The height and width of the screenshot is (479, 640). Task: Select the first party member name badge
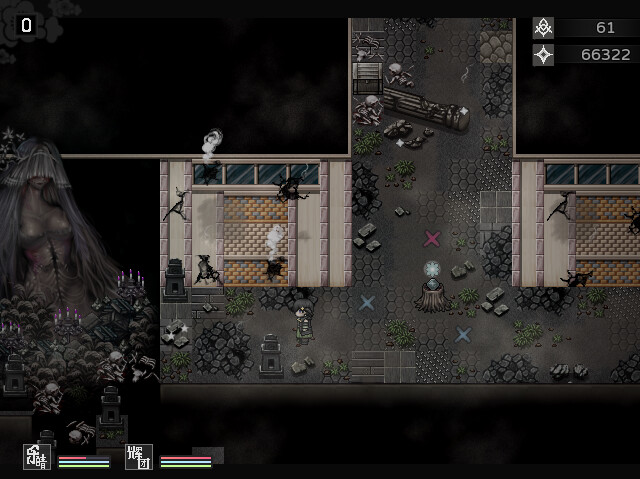pyautogui.click(x=38, y=457)
